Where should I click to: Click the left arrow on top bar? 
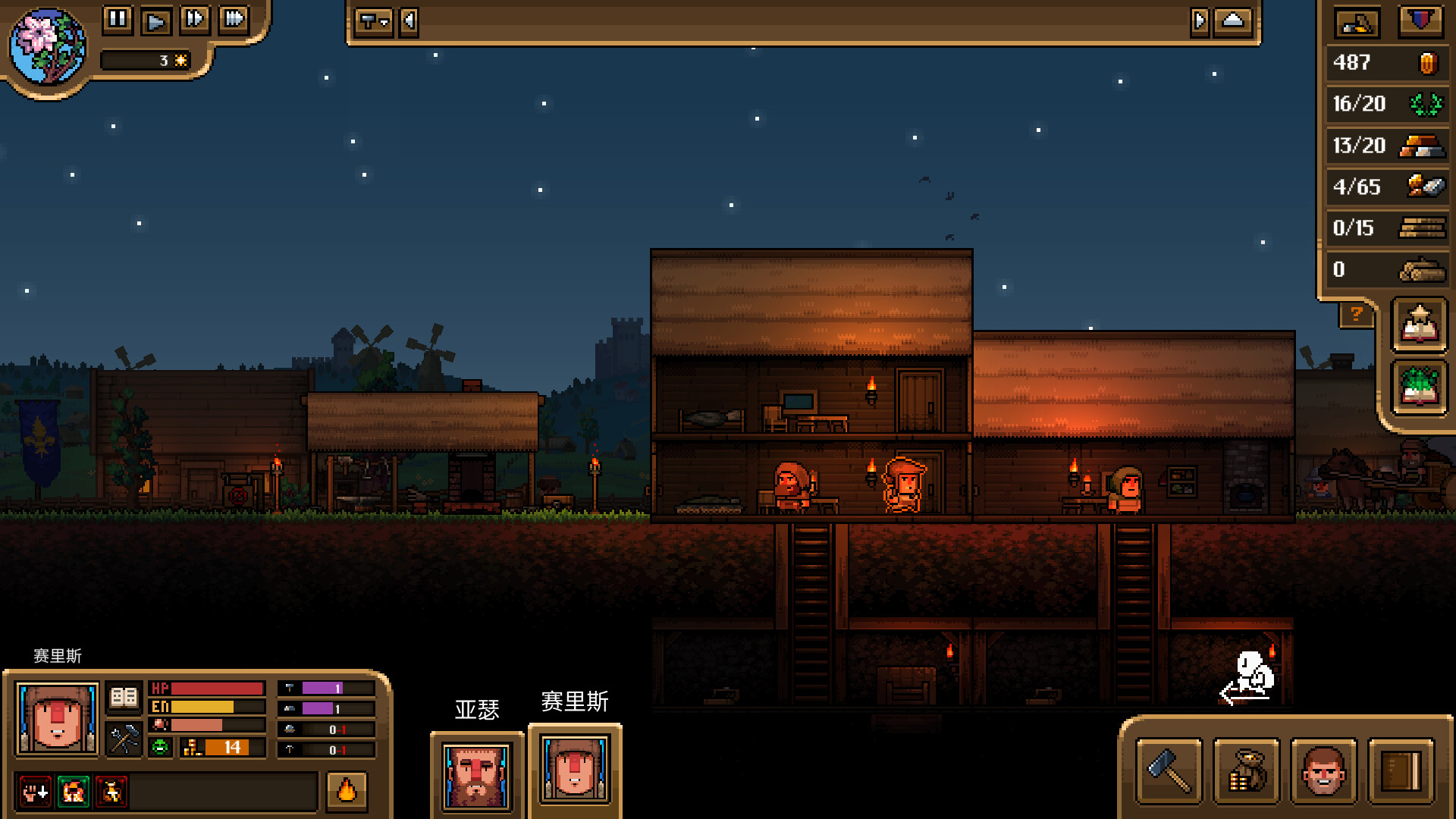click(x=409, y=21)
